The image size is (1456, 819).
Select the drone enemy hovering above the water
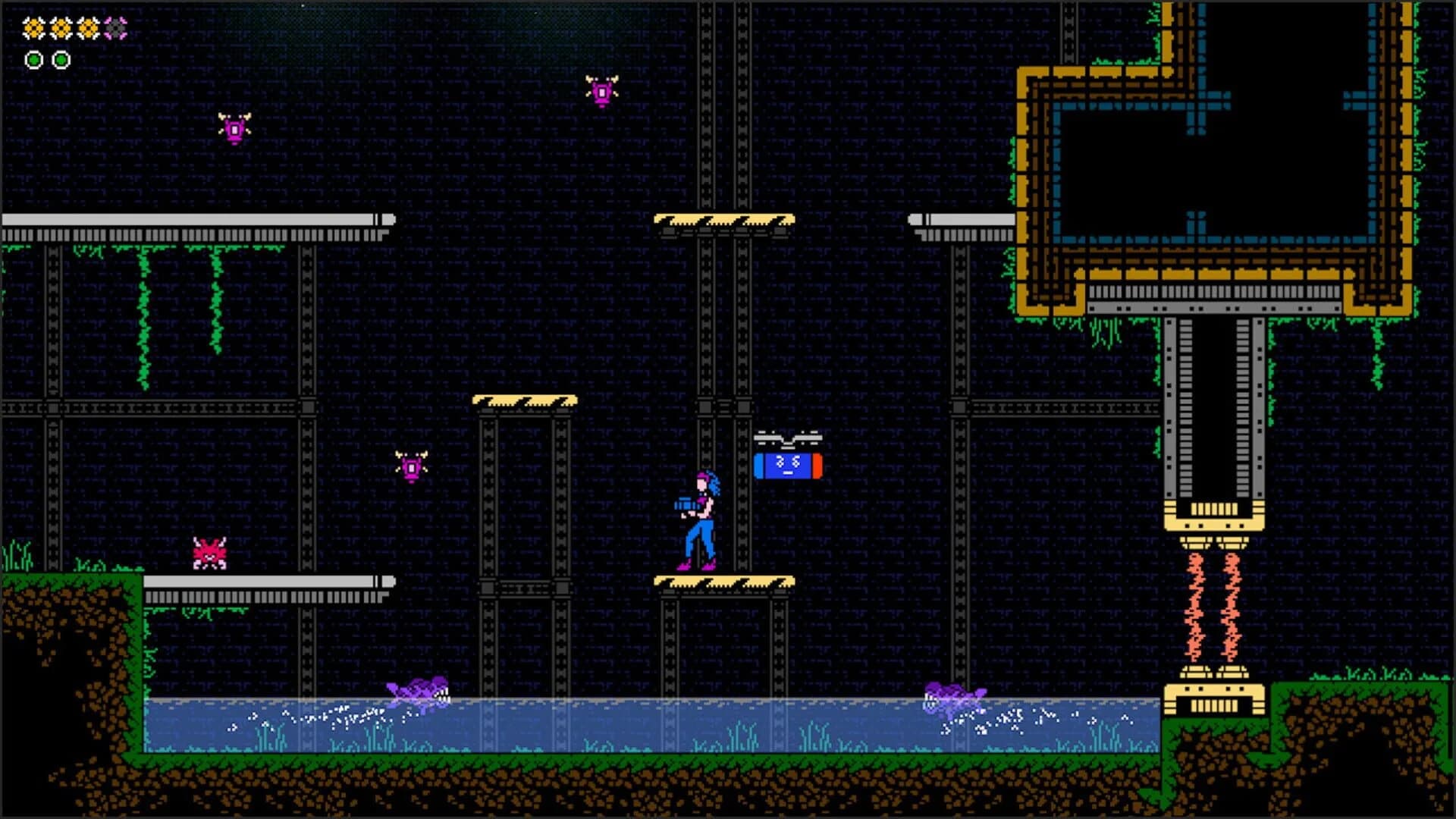[x=409, y=464]
